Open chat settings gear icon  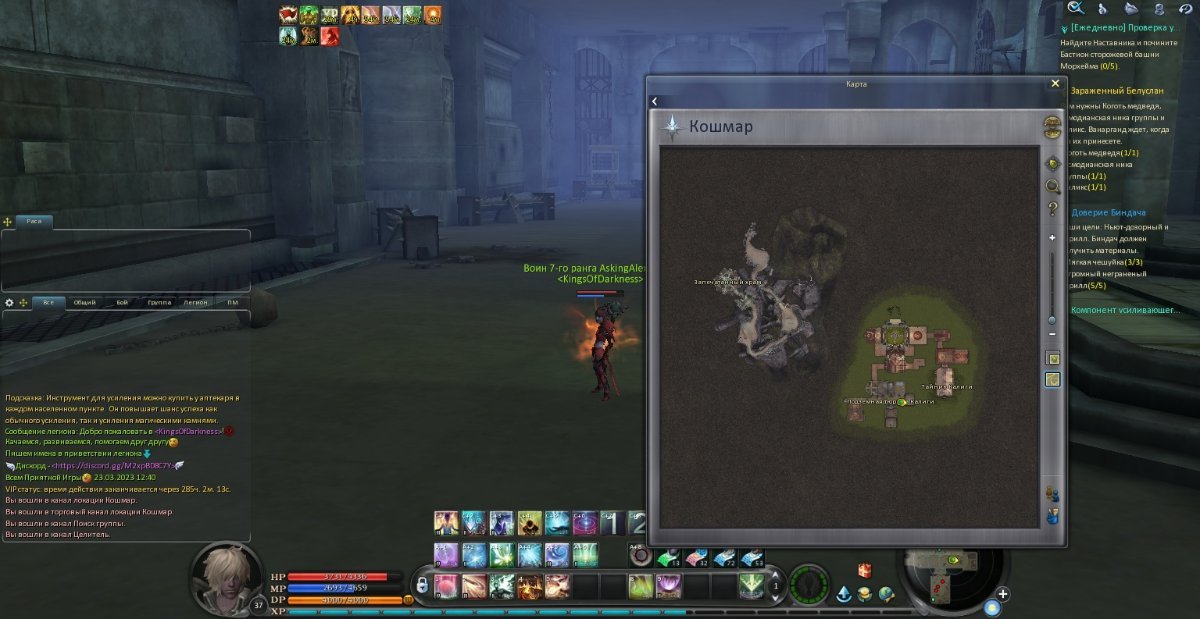click(10, 302)
